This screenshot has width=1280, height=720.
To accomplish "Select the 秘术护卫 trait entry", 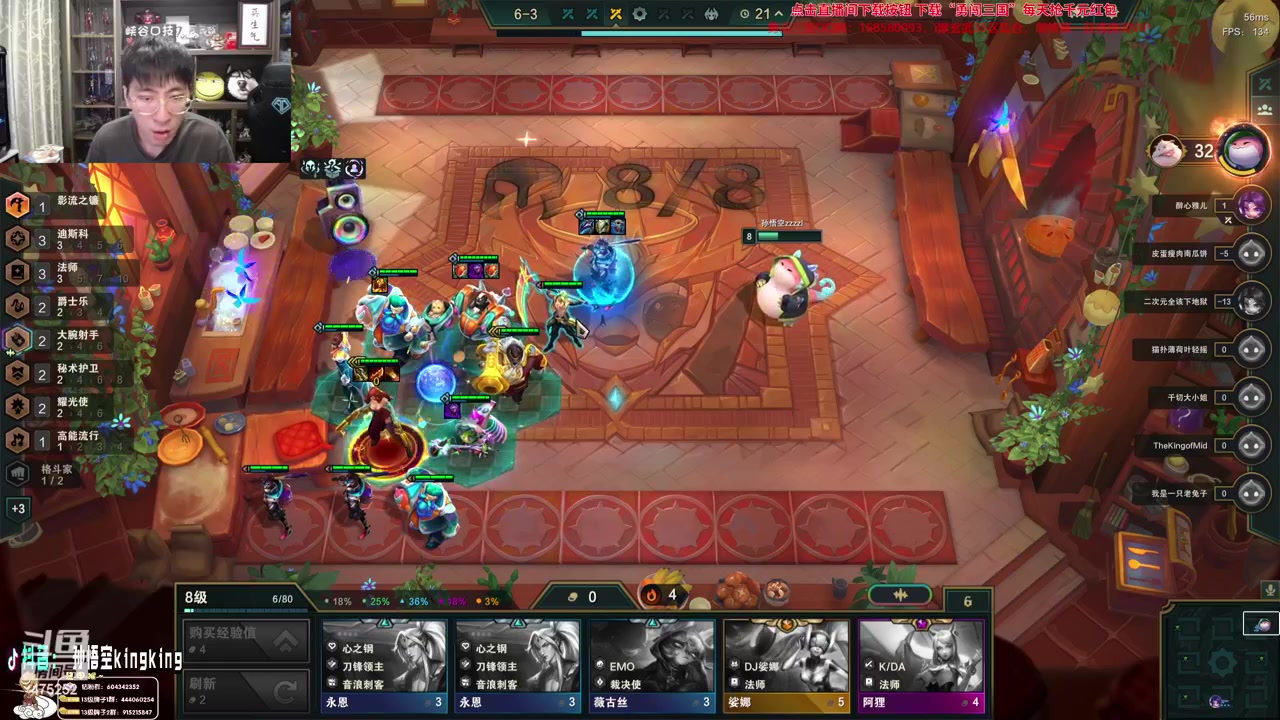I will click(x=60, y=374).
